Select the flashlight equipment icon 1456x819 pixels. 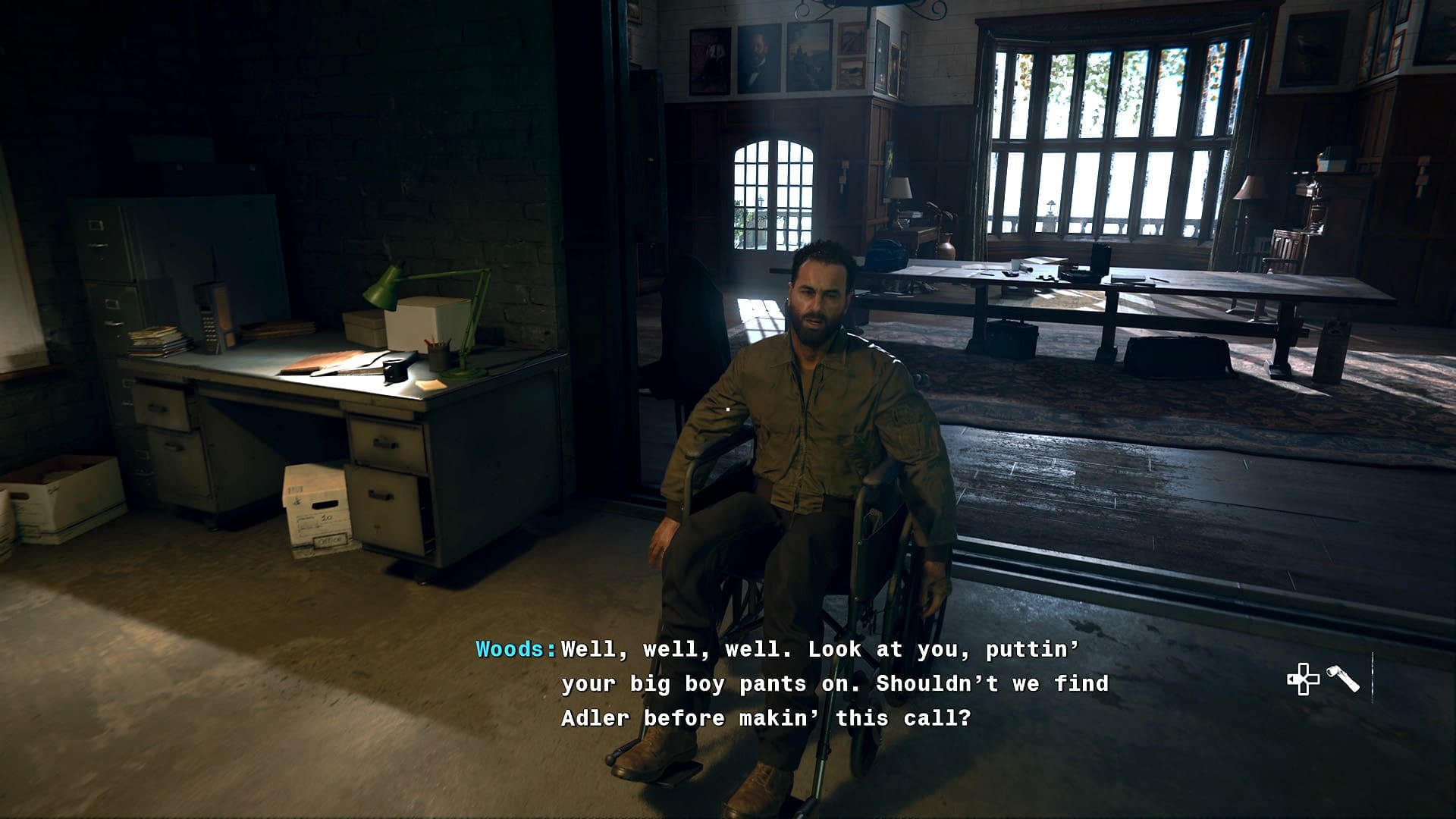pos(1342,678)
